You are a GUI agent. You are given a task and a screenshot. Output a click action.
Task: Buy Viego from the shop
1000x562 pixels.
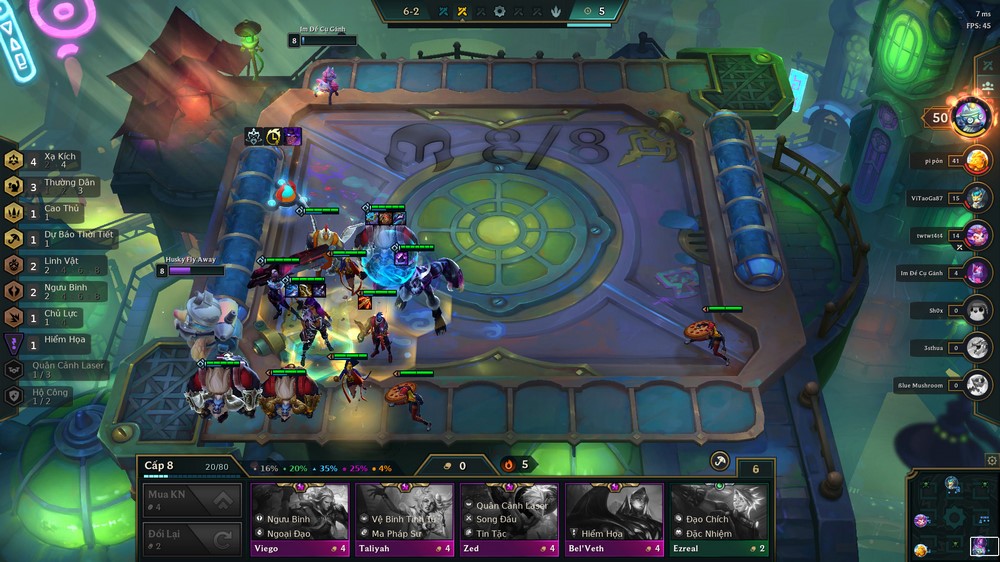click(299, 512)
